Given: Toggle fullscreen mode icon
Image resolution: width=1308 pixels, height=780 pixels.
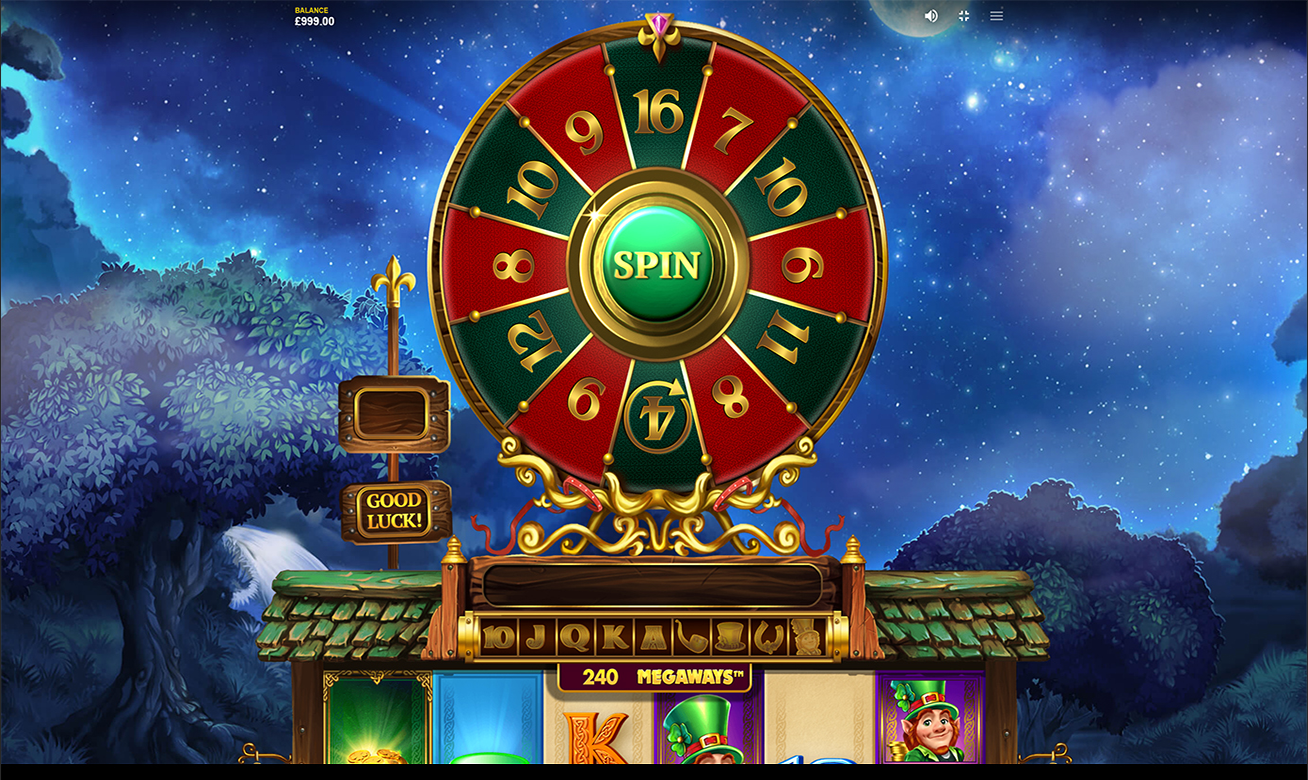Looking at the screenshot, I should click(x=964, y=16).
